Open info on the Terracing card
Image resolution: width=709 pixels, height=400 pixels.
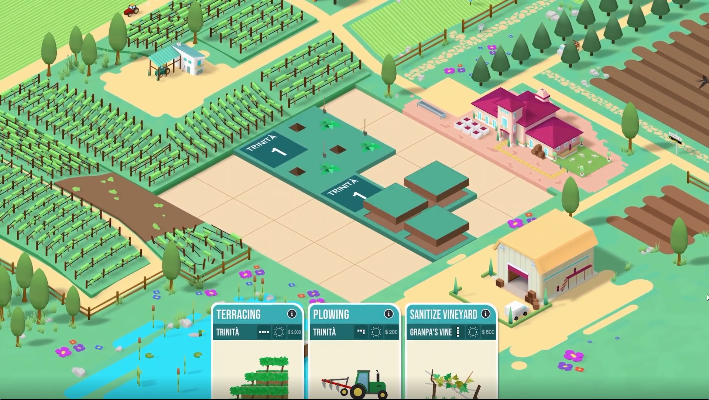tap(292, 314)
